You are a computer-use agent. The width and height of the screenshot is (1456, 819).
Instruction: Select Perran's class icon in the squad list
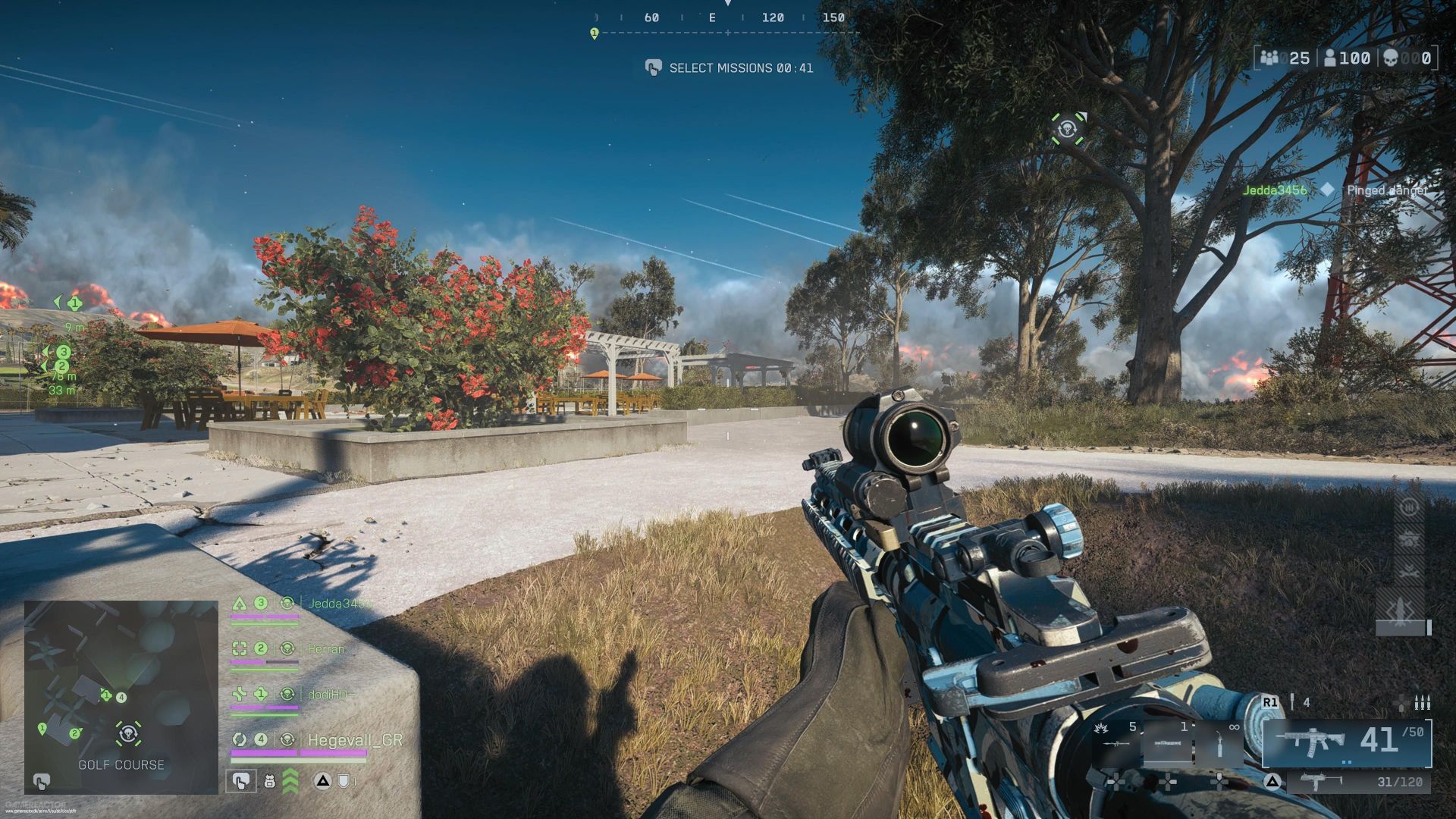click(x=240, y=648)
